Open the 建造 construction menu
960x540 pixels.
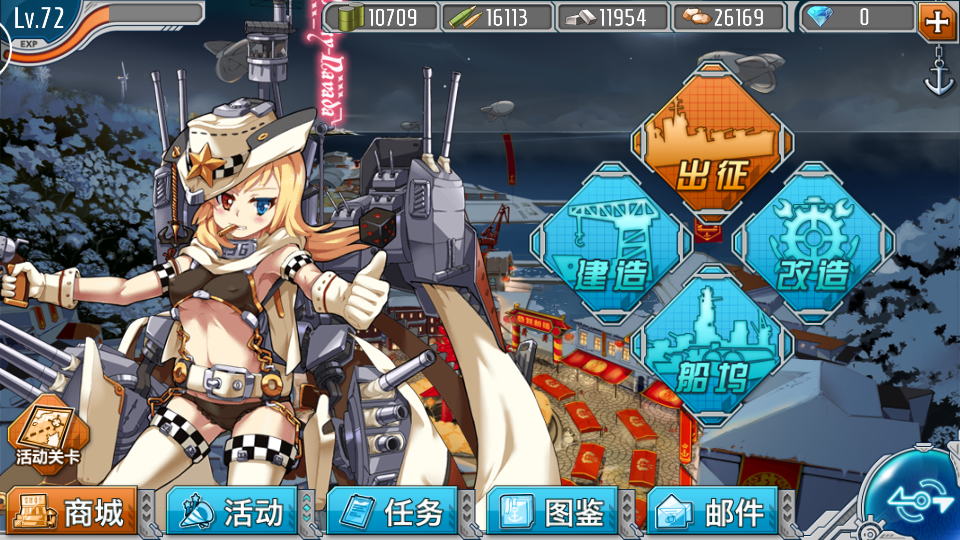coord(612,243)
